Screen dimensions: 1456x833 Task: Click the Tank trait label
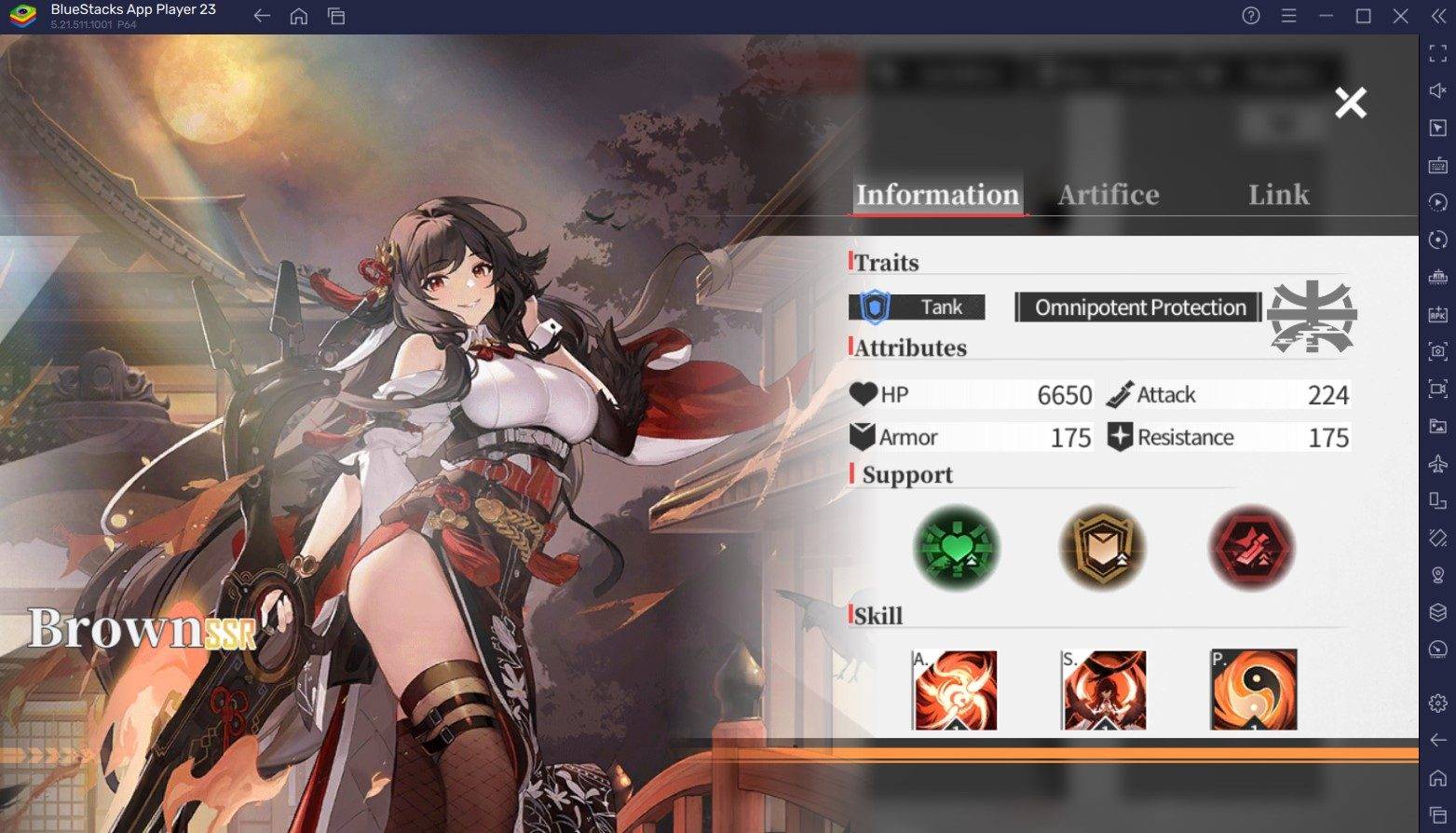click(941, 307)
